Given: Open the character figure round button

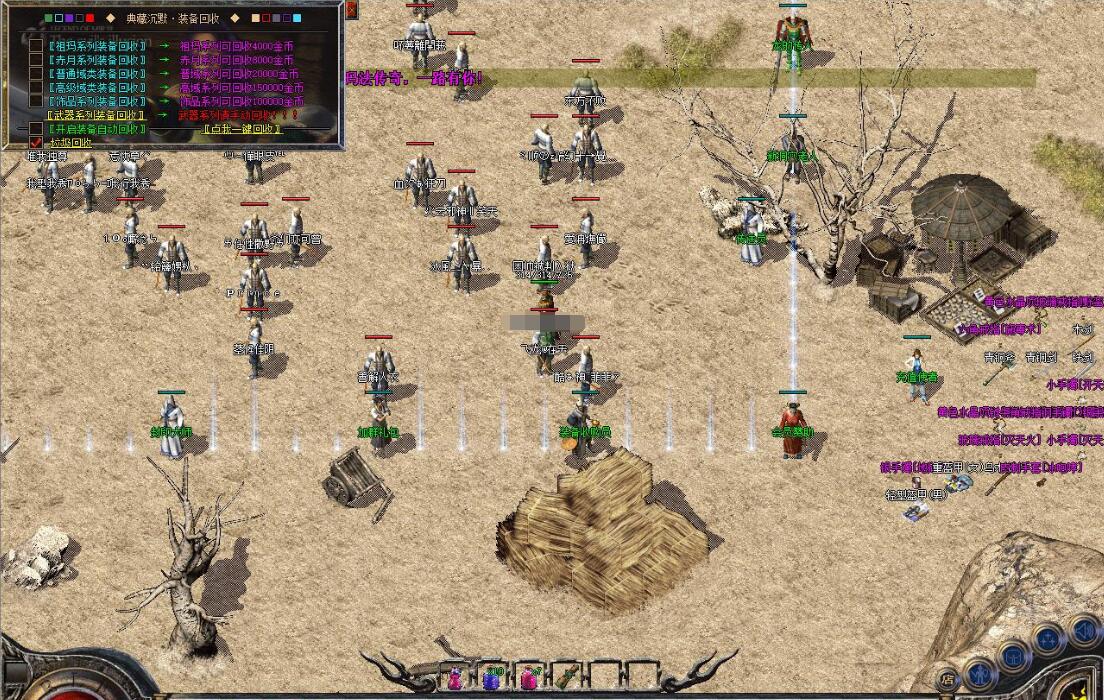Looking at the screenshot, I should click(980, 669).
